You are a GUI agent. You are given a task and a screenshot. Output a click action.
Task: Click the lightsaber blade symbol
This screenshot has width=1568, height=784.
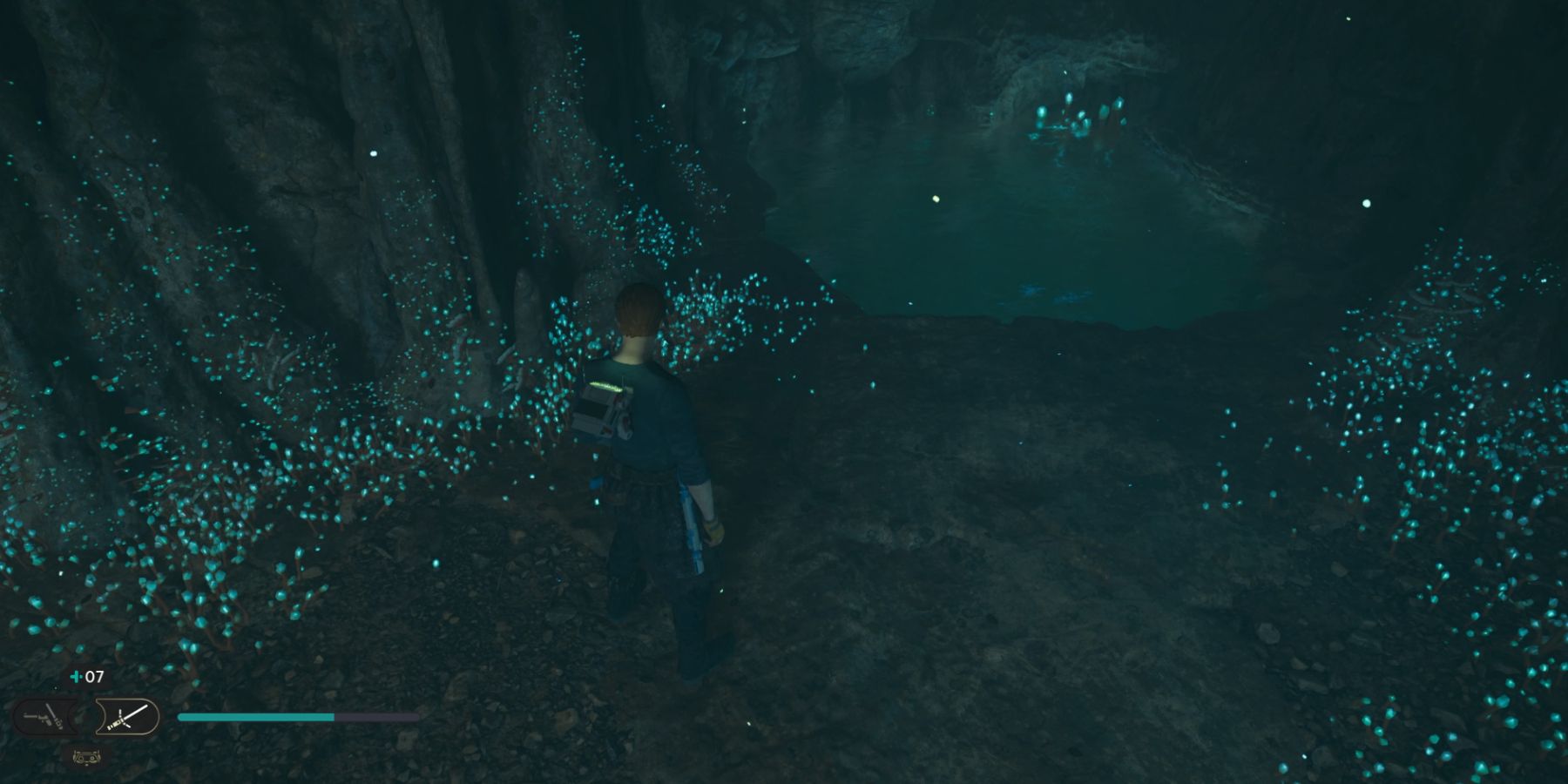135,710
